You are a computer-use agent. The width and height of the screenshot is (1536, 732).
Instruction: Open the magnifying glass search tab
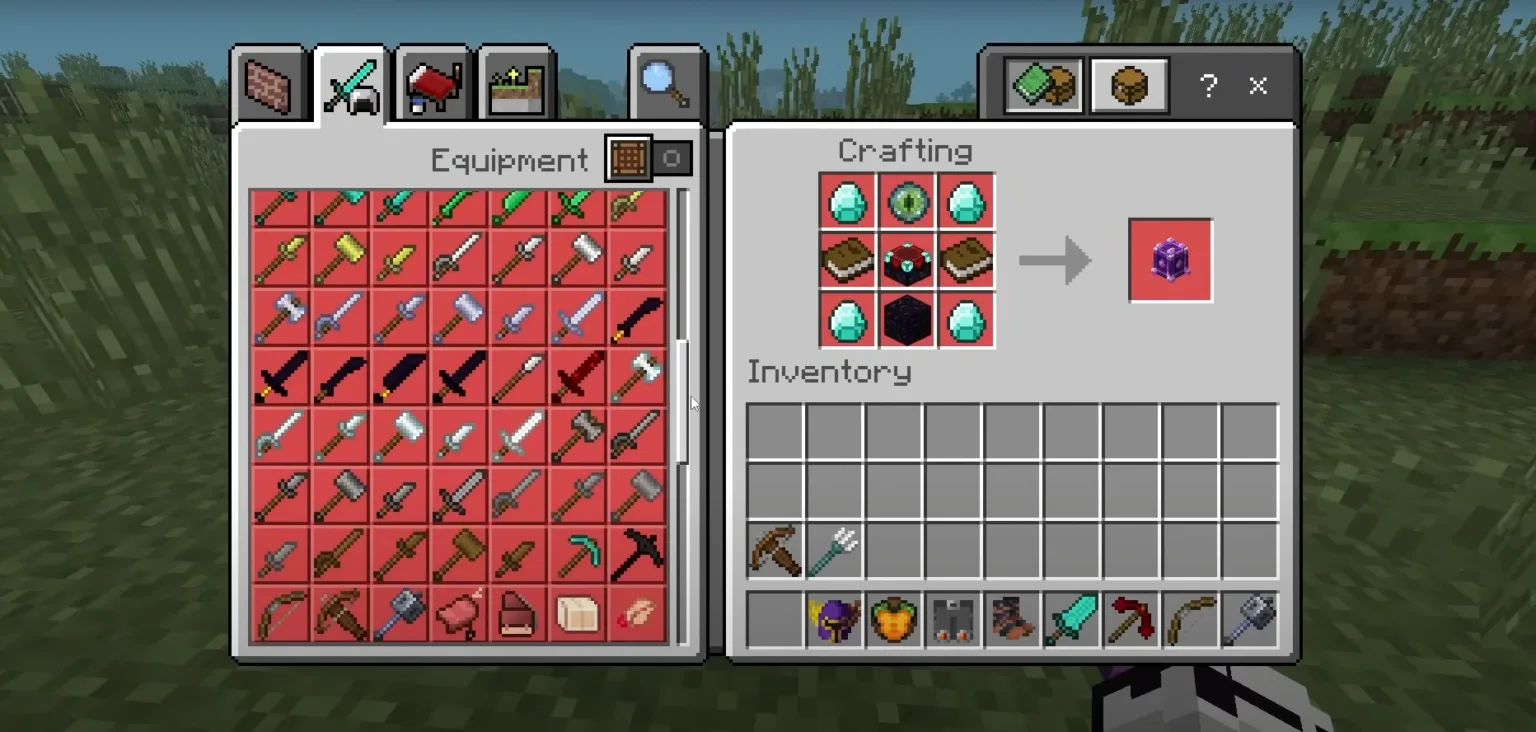coord(666,85)
